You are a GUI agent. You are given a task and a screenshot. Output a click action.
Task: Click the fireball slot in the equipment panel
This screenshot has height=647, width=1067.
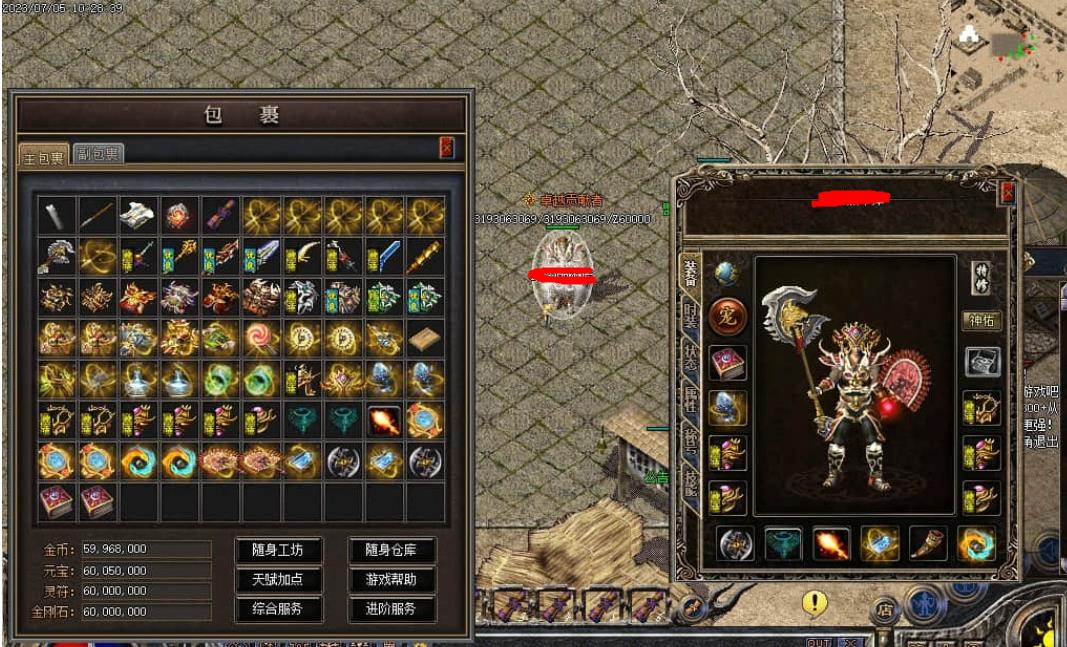point(830,543)
